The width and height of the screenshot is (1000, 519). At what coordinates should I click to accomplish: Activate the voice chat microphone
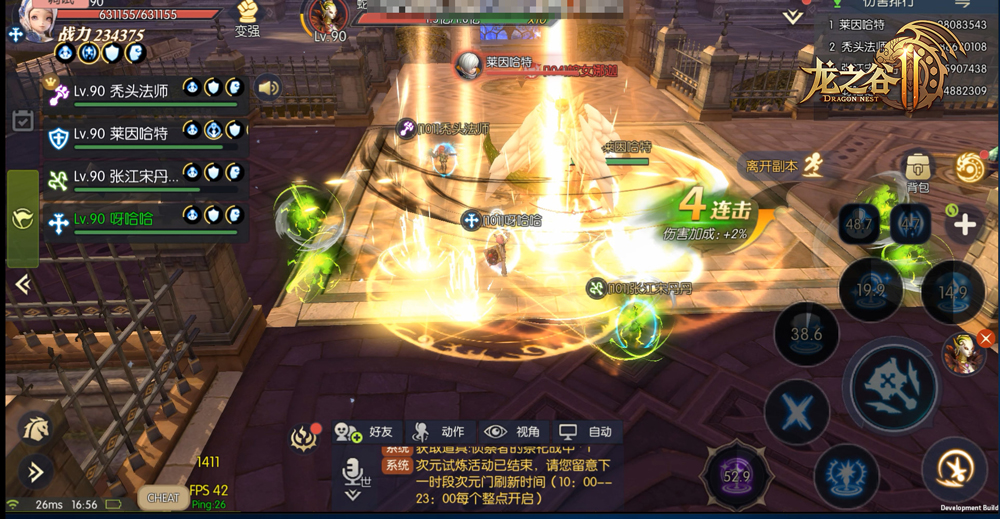[352, 469]
